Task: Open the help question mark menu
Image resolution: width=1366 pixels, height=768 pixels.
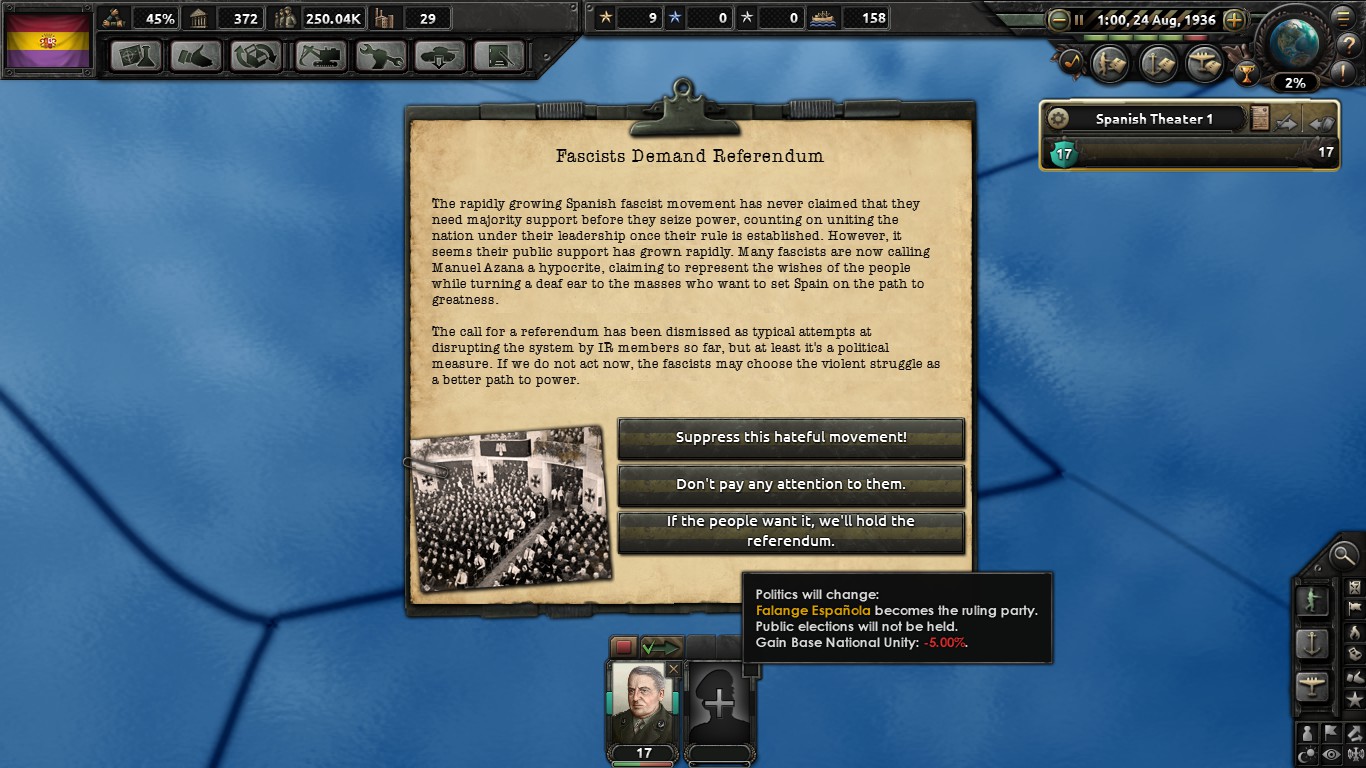Action: tap(1348, 44)
